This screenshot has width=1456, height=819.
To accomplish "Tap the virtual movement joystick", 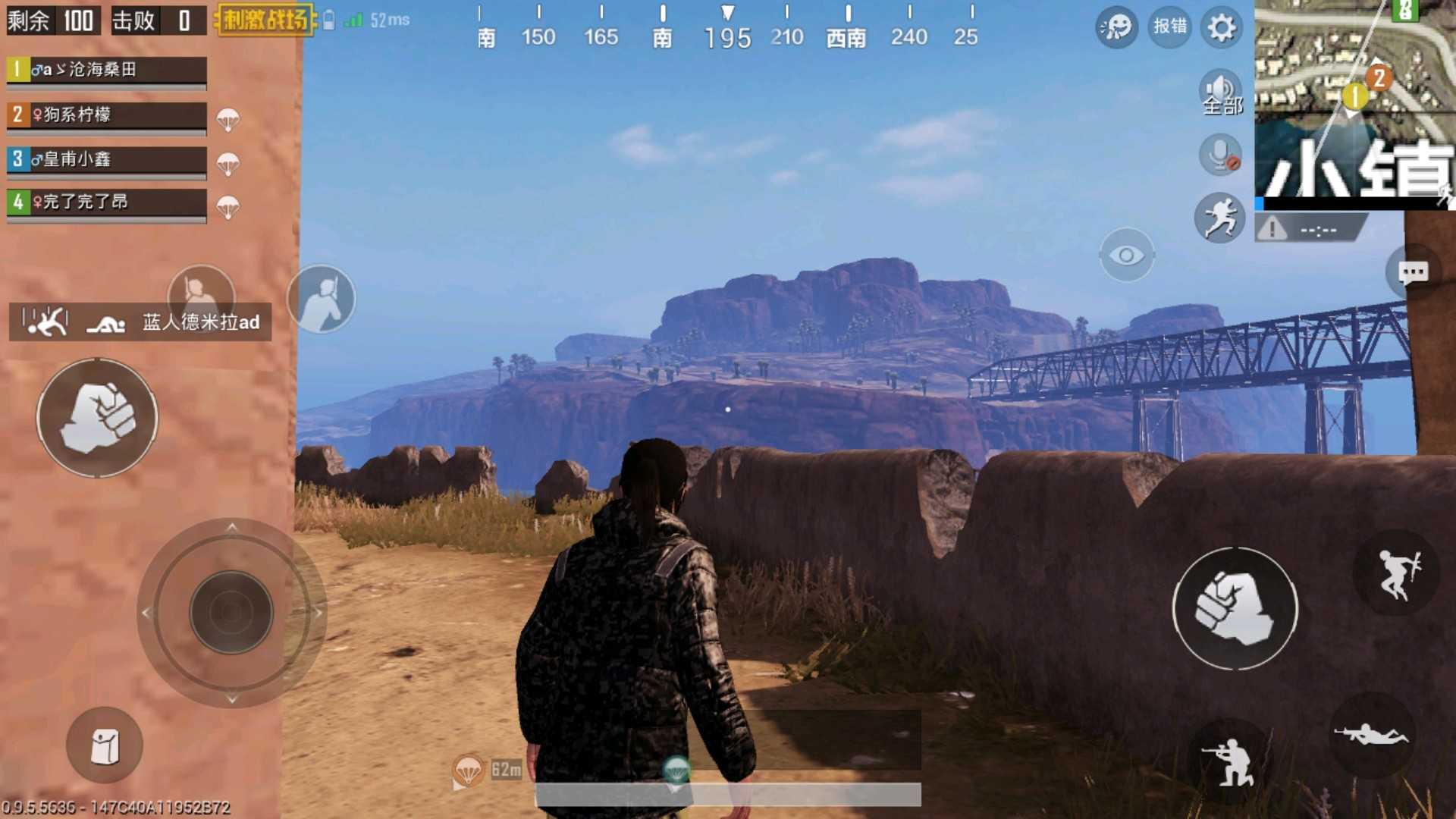I will (231, 612).
